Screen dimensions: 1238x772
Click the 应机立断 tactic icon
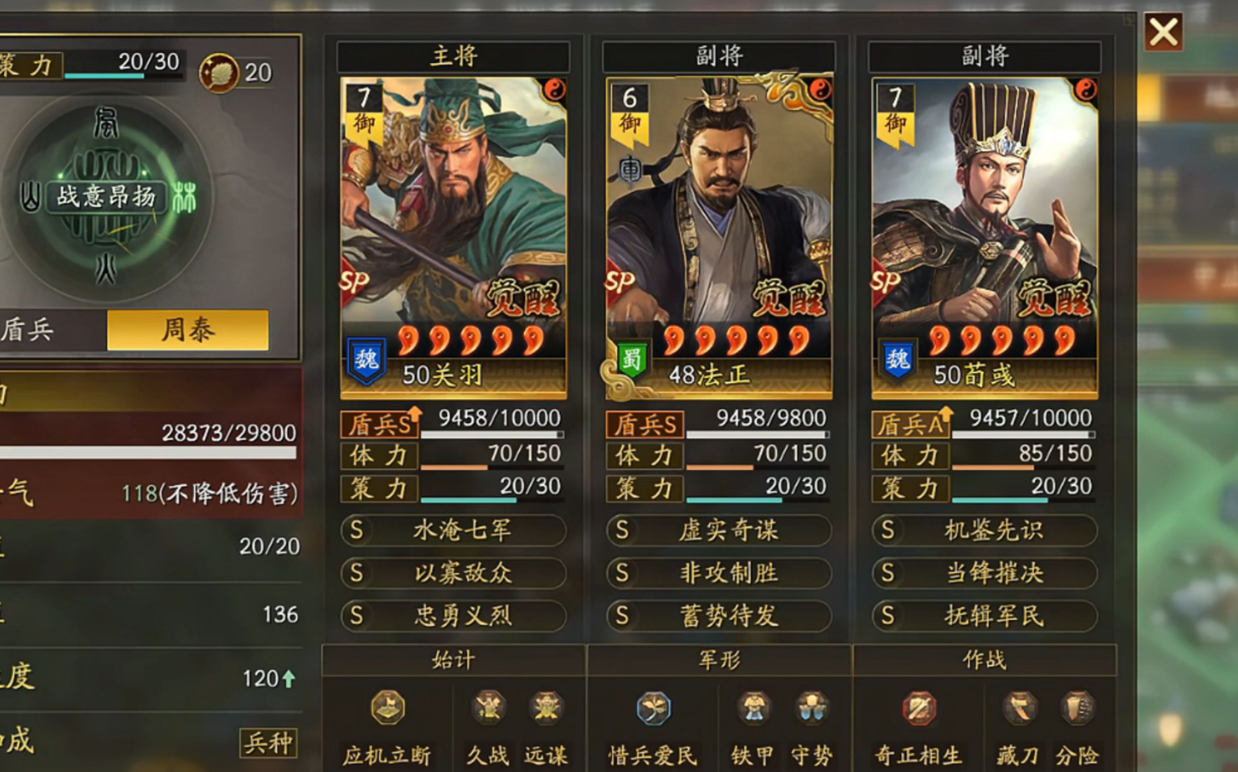click(387, 708)
